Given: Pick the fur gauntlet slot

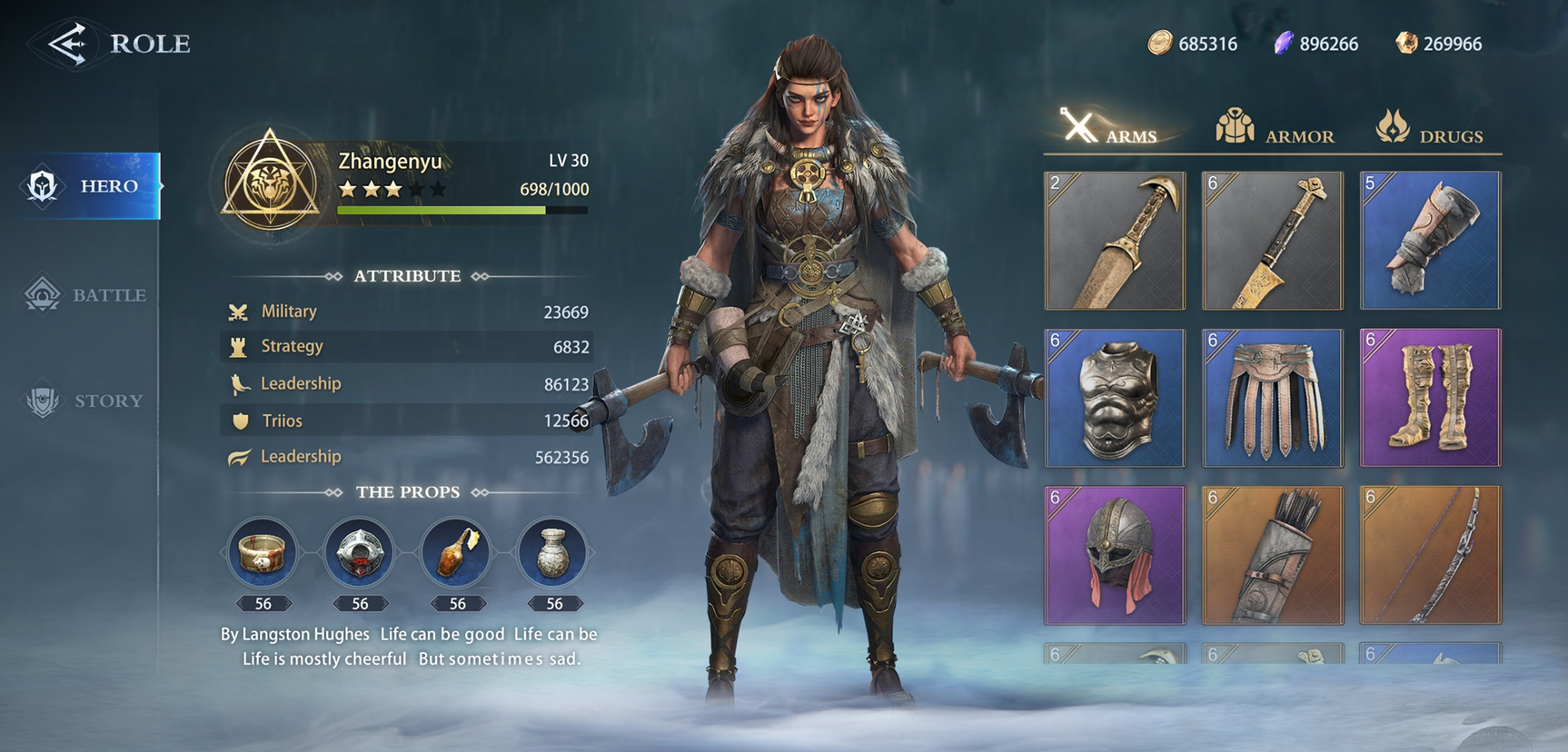Looking at the screenshot, I should (1430, 241).
